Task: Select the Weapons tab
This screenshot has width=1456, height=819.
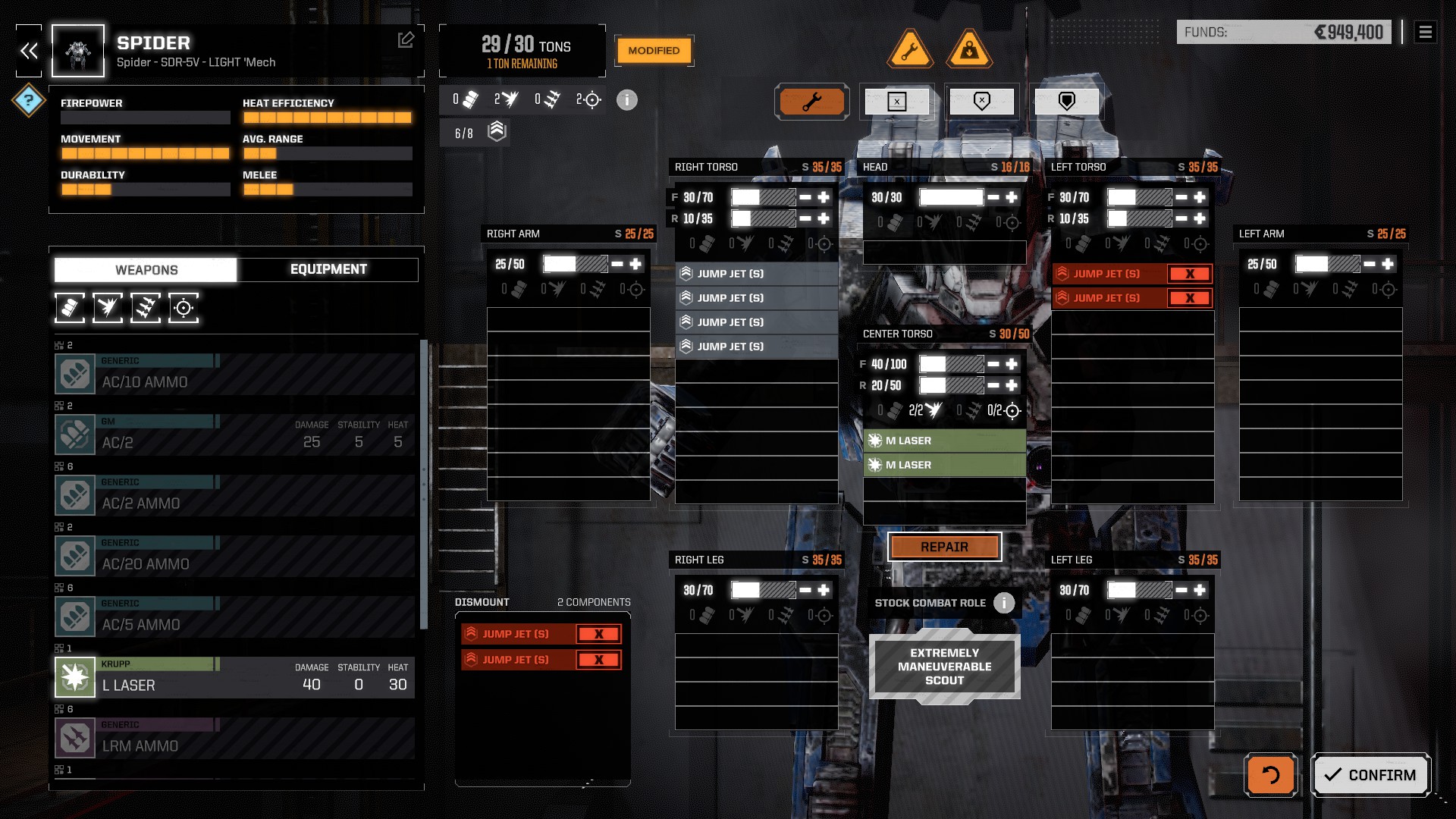Action: (146, 270)
